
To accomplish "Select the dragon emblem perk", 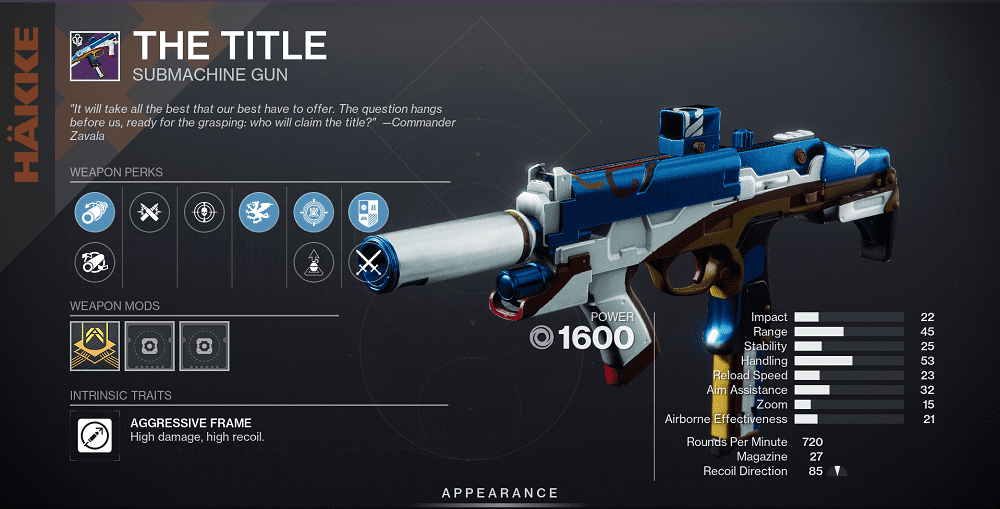I will [259, 211].
